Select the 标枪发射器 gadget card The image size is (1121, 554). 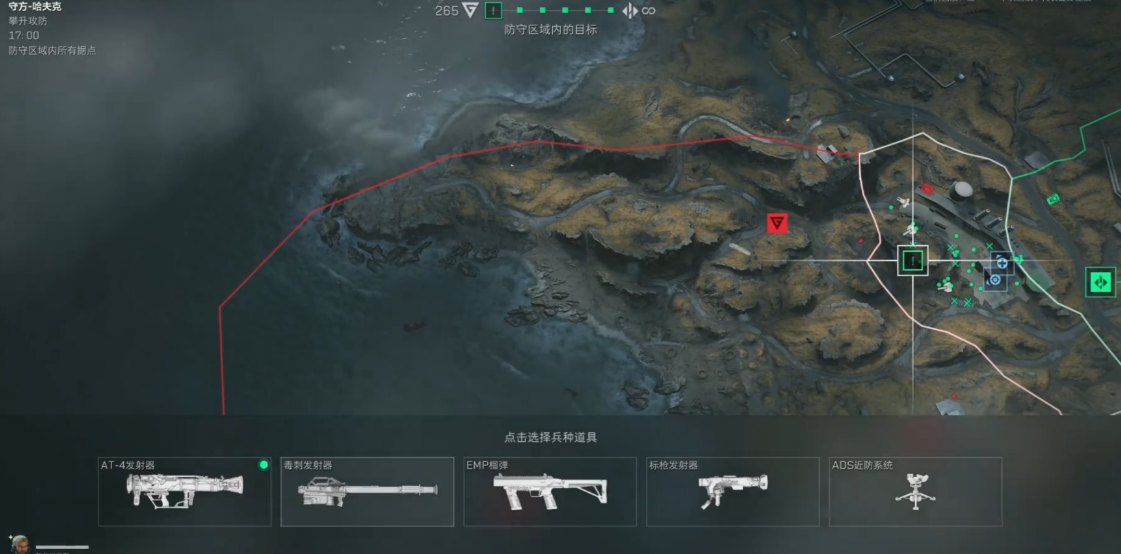pyautogui.click(x=733, y=491)
